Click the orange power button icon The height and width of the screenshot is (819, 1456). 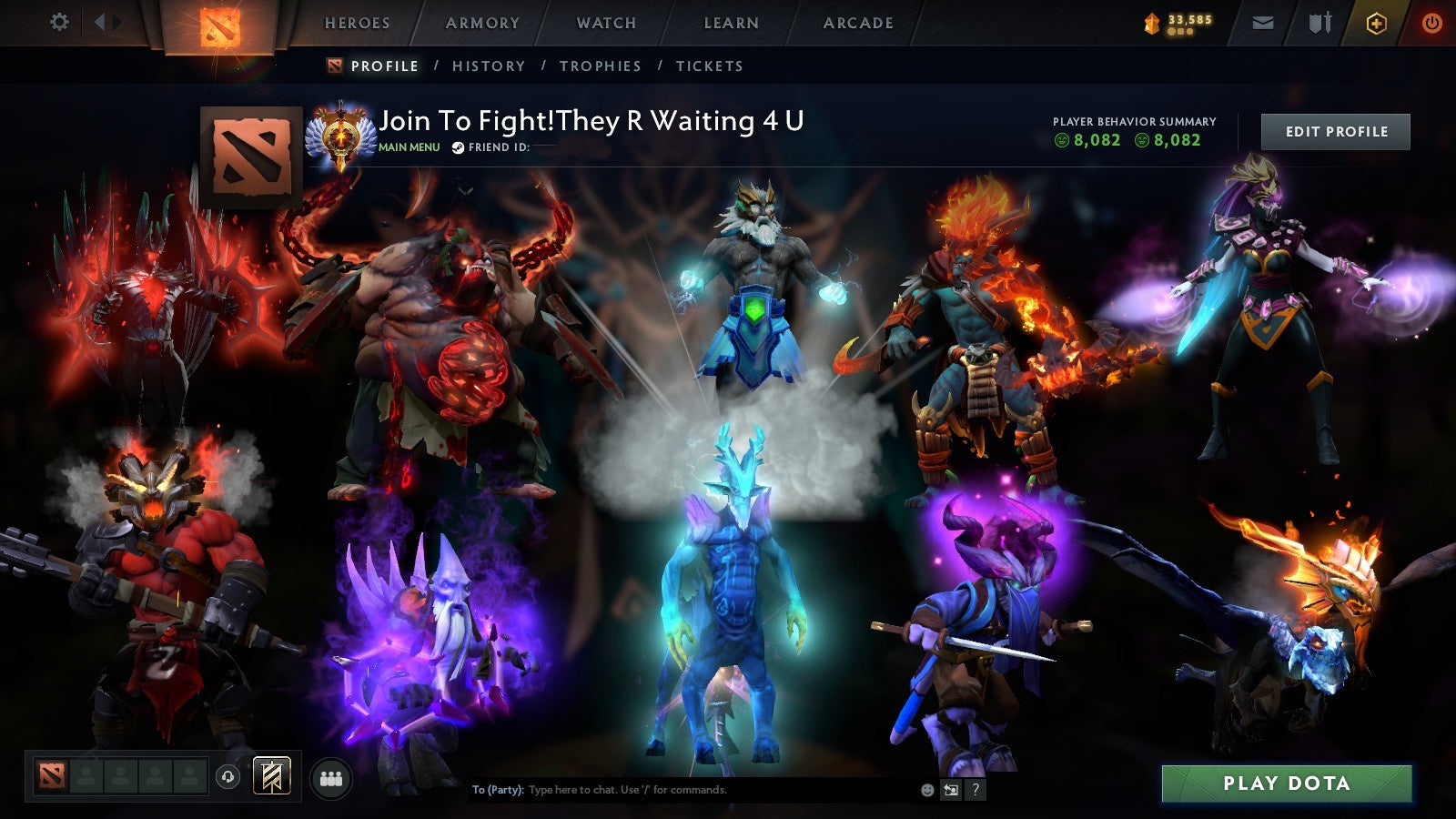coord(1431,24)
